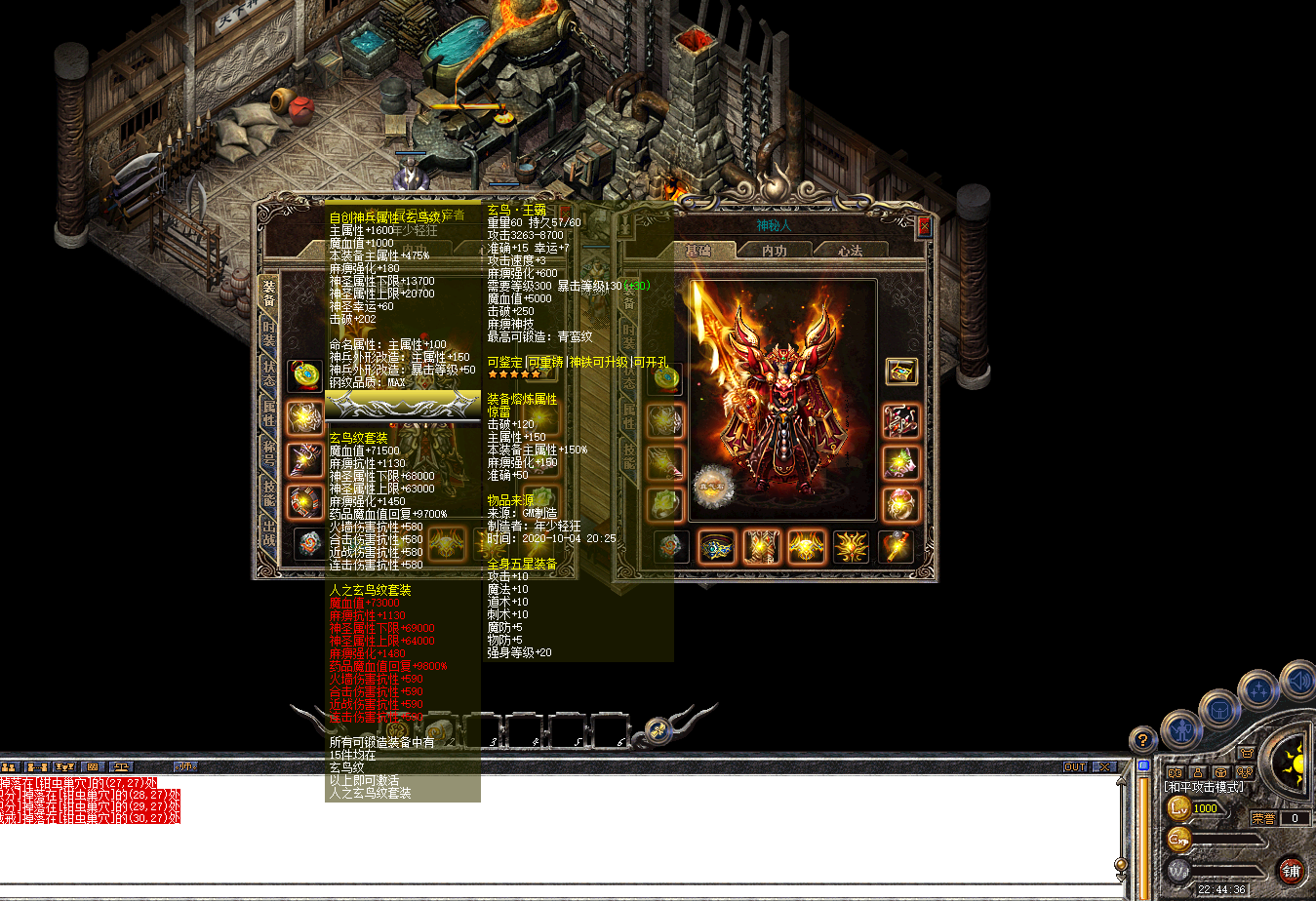
Task: Click the treasure chest equipment slot
Action: [900, 372]
